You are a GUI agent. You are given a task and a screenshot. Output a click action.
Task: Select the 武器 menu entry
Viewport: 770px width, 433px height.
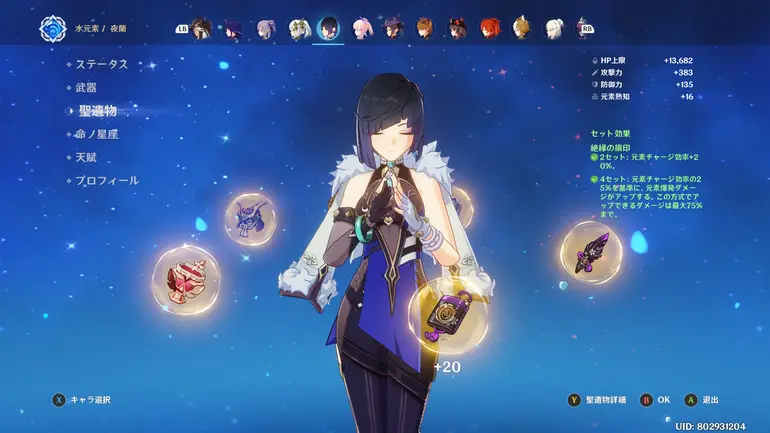click(x=88, y=88)
